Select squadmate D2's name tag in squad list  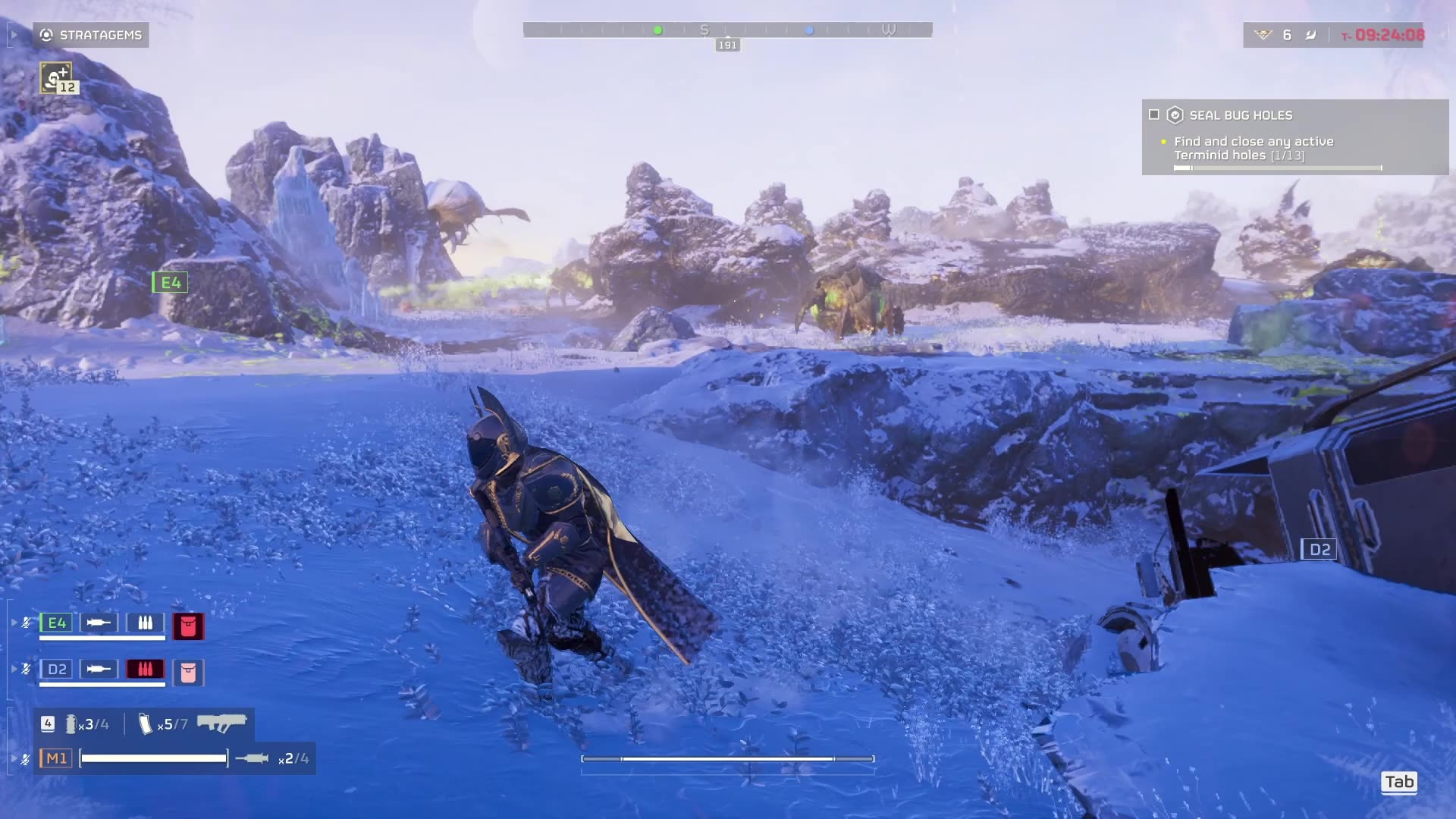pyautogui.click(x=56, y=669)
